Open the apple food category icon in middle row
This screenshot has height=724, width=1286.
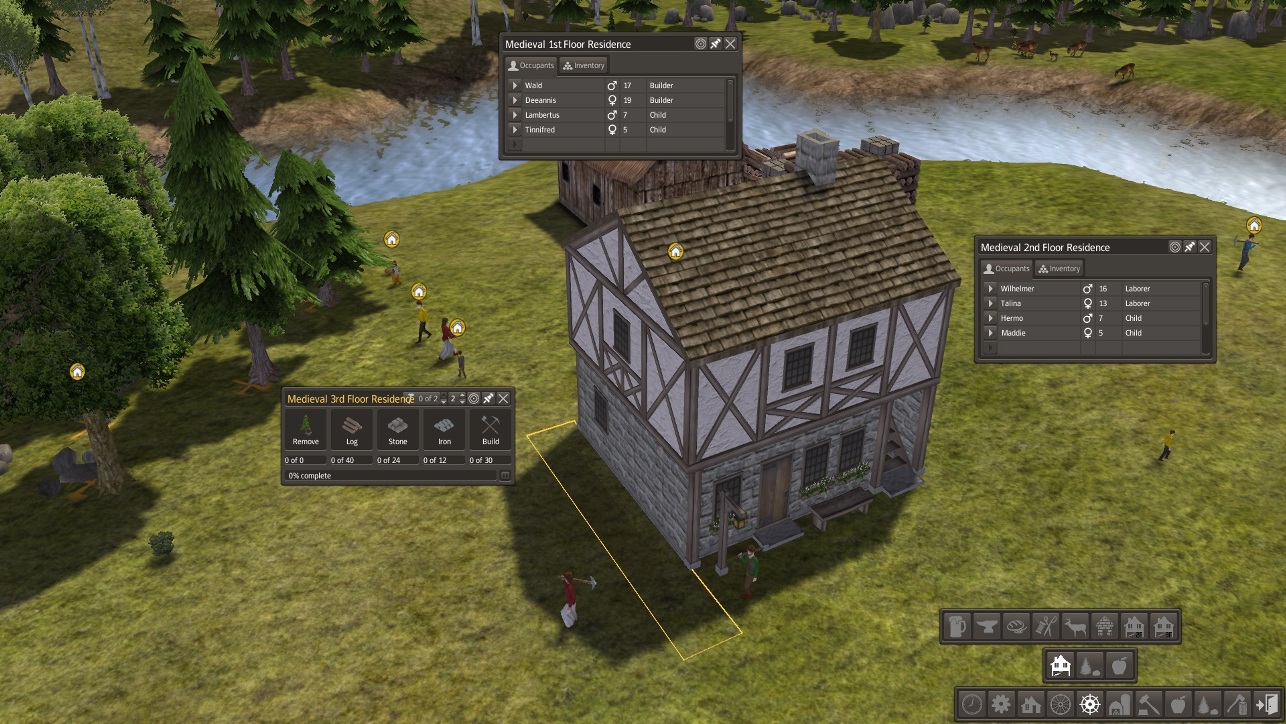1119,665
